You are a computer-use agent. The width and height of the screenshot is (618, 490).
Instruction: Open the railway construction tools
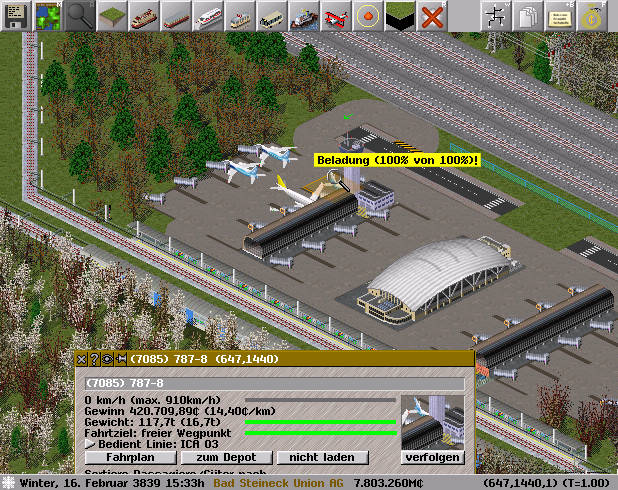pos(145,15)
